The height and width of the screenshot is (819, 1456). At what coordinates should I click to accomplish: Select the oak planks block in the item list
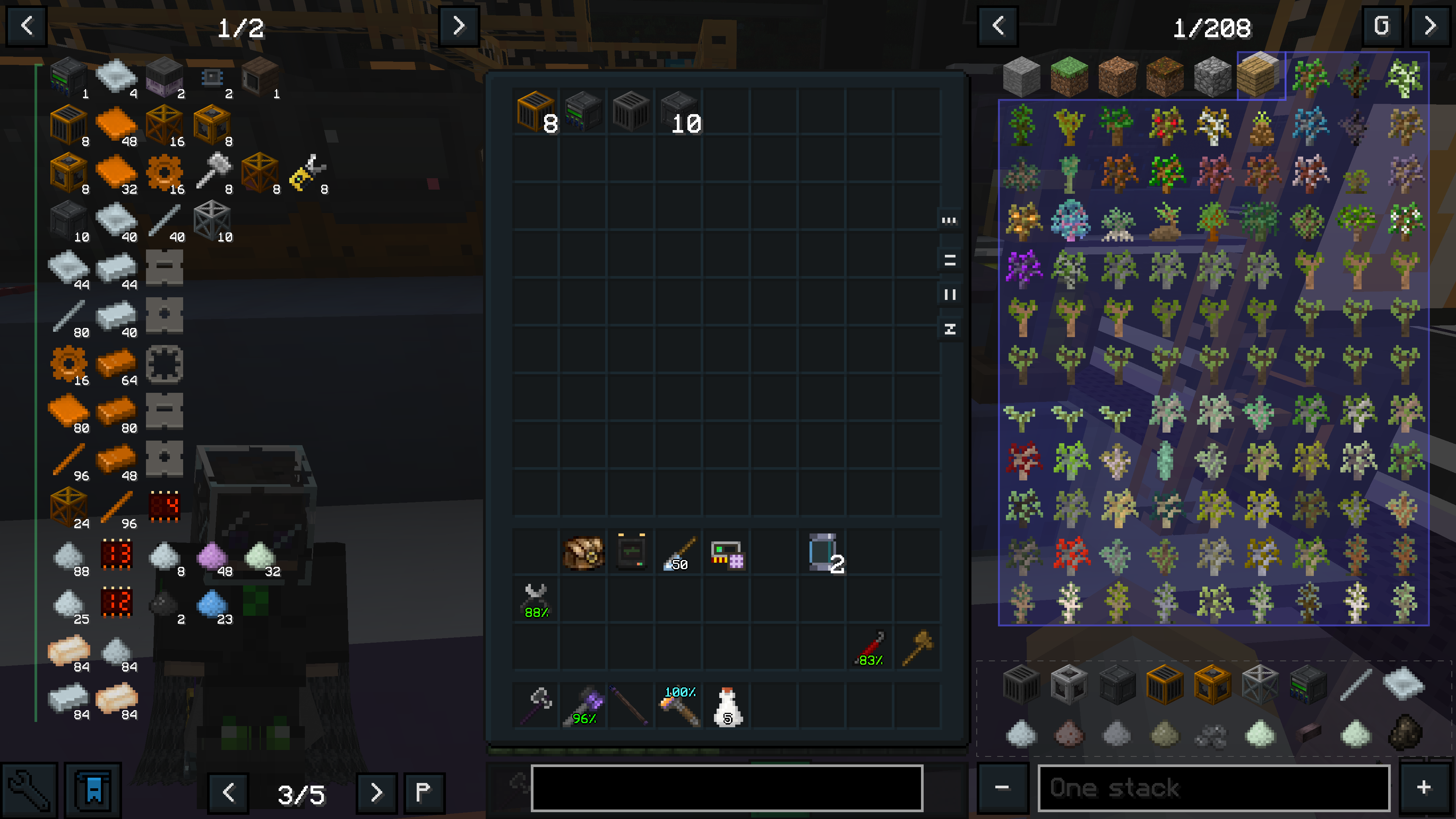(x=1260, y=76)
